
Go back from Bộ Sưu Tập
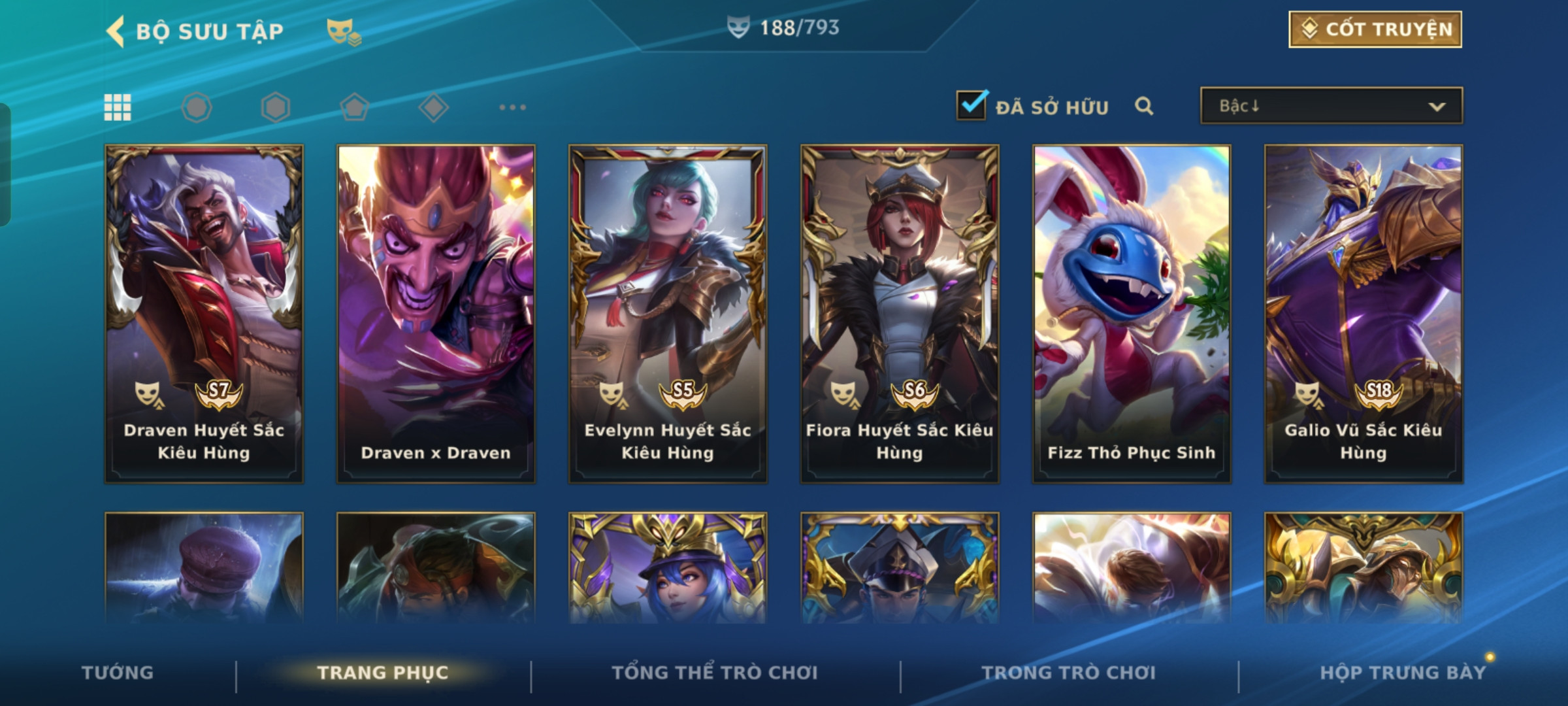(116, 31)
